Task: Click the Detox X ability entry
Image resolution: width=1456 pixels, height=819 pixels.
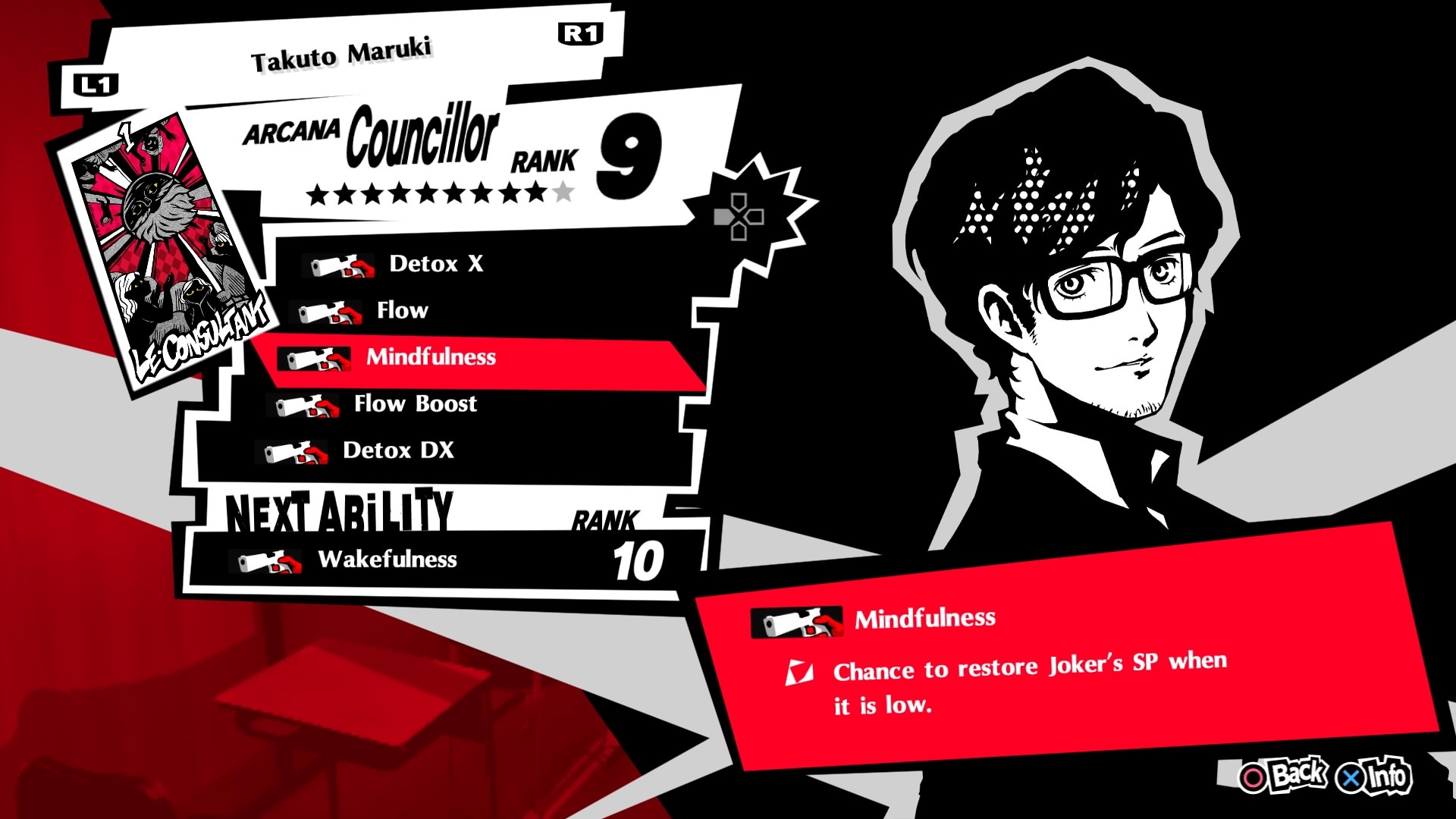Action: click(x=436, y=265)
